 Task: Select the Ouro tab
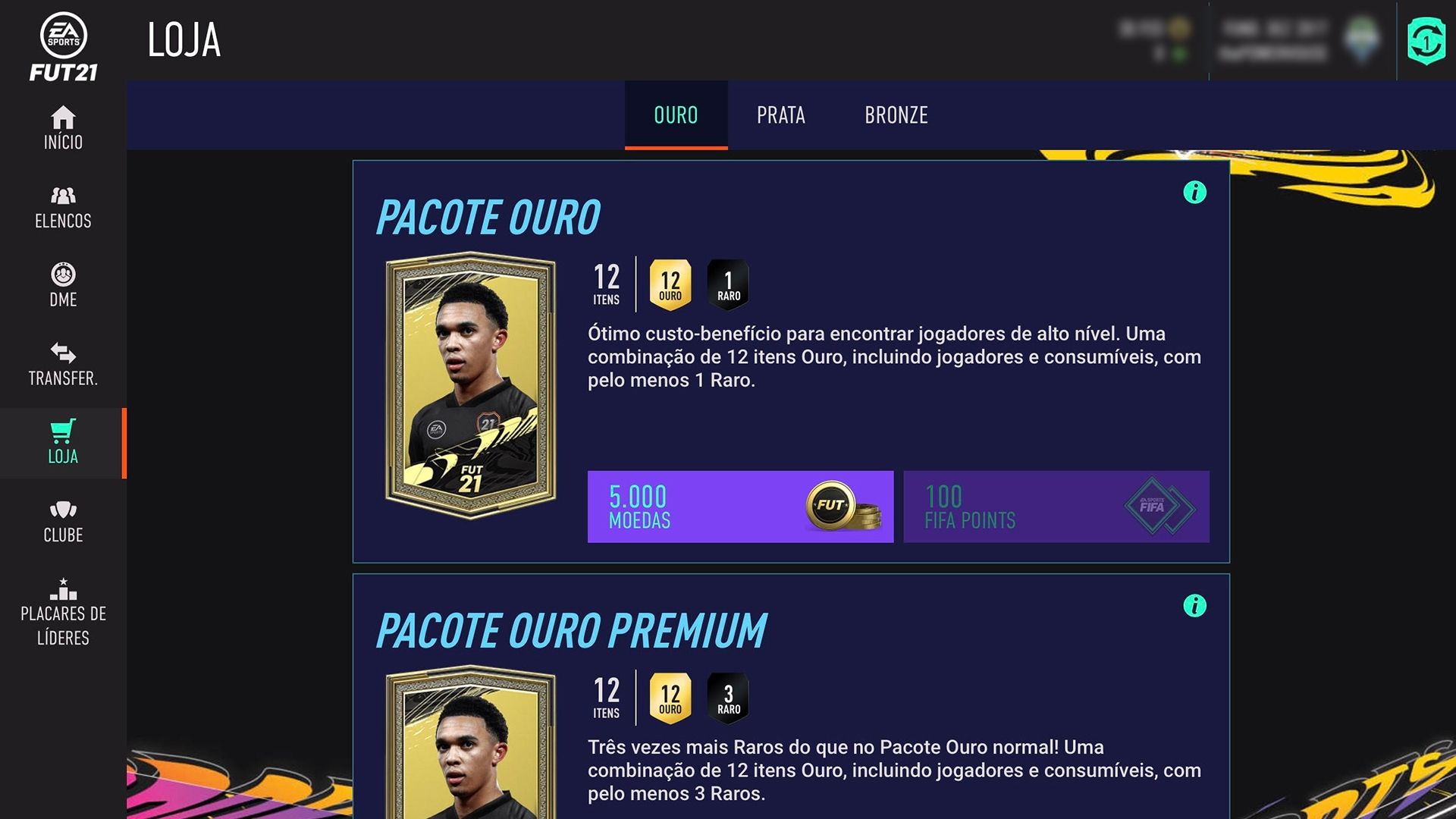point(675,115)
